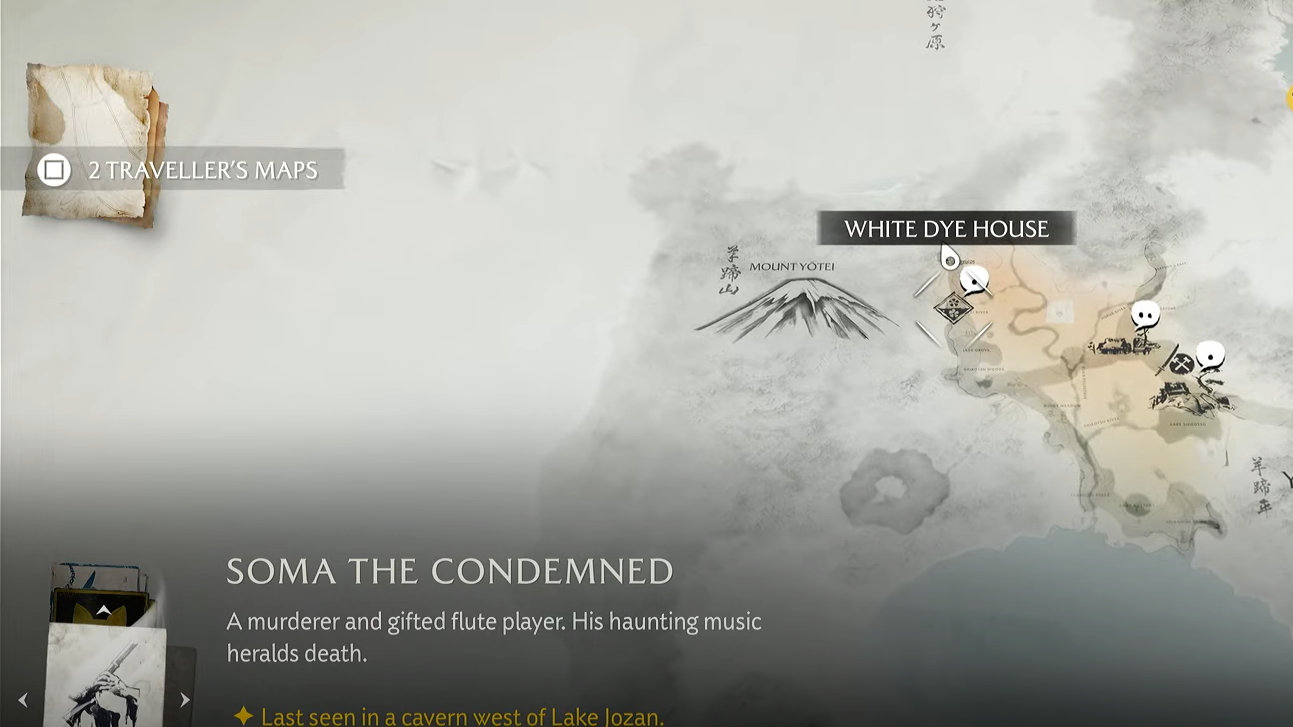Select the White Dye House map pin

[x=950, y=260]
